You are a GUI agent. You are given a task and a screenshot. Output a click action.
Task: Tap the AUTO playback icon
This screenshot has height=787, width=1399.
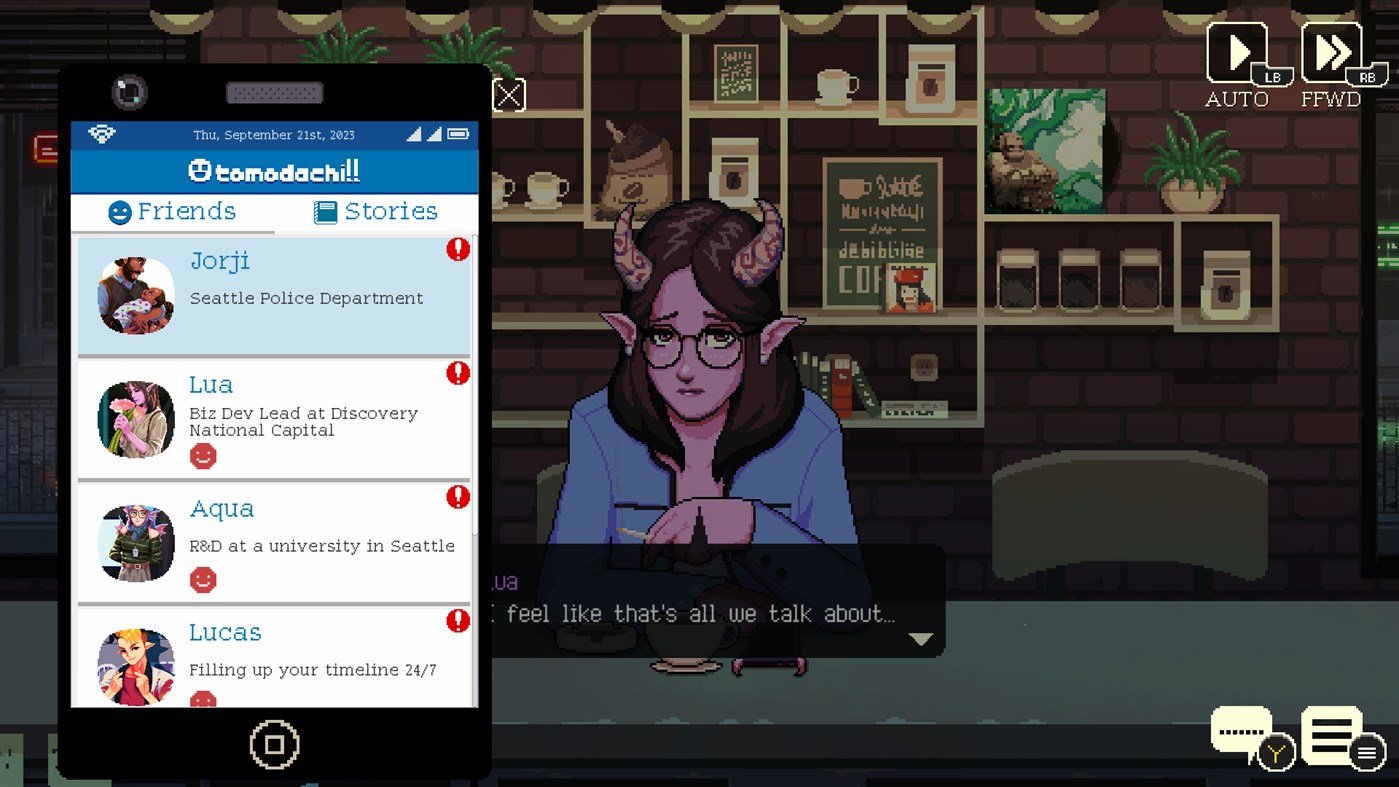(1237, 52)
